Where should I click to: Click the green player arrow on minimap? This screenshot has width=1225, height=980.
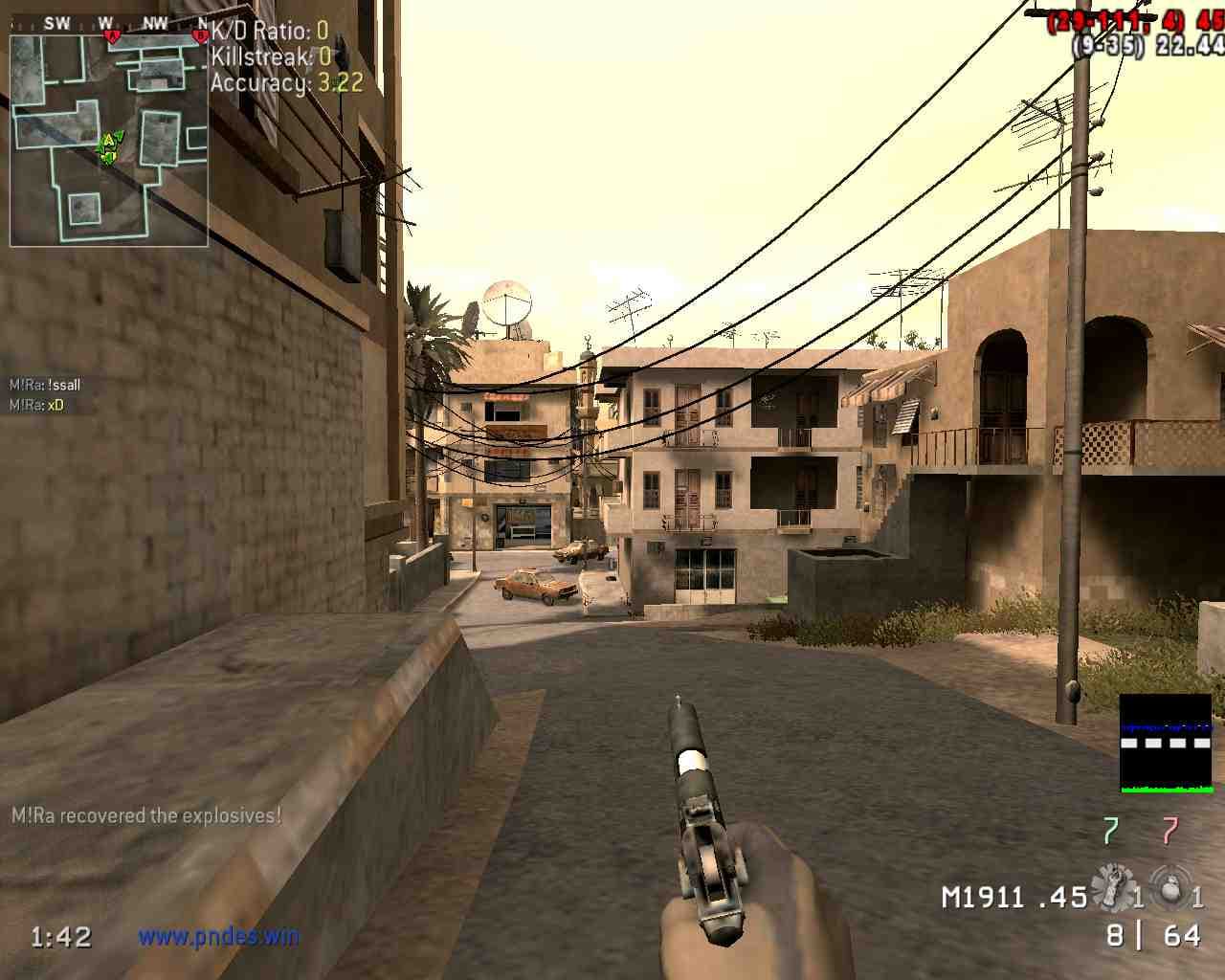[x=109, y=145]
